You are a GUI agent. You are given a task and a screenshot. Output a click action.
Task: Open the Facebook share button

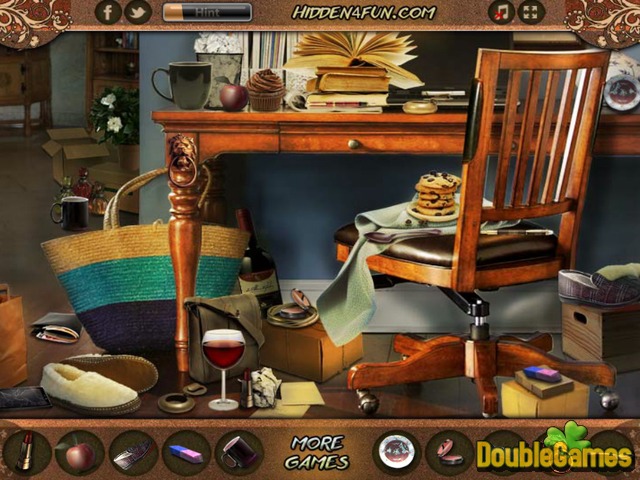pyautogui.click(x=108, y=12)
